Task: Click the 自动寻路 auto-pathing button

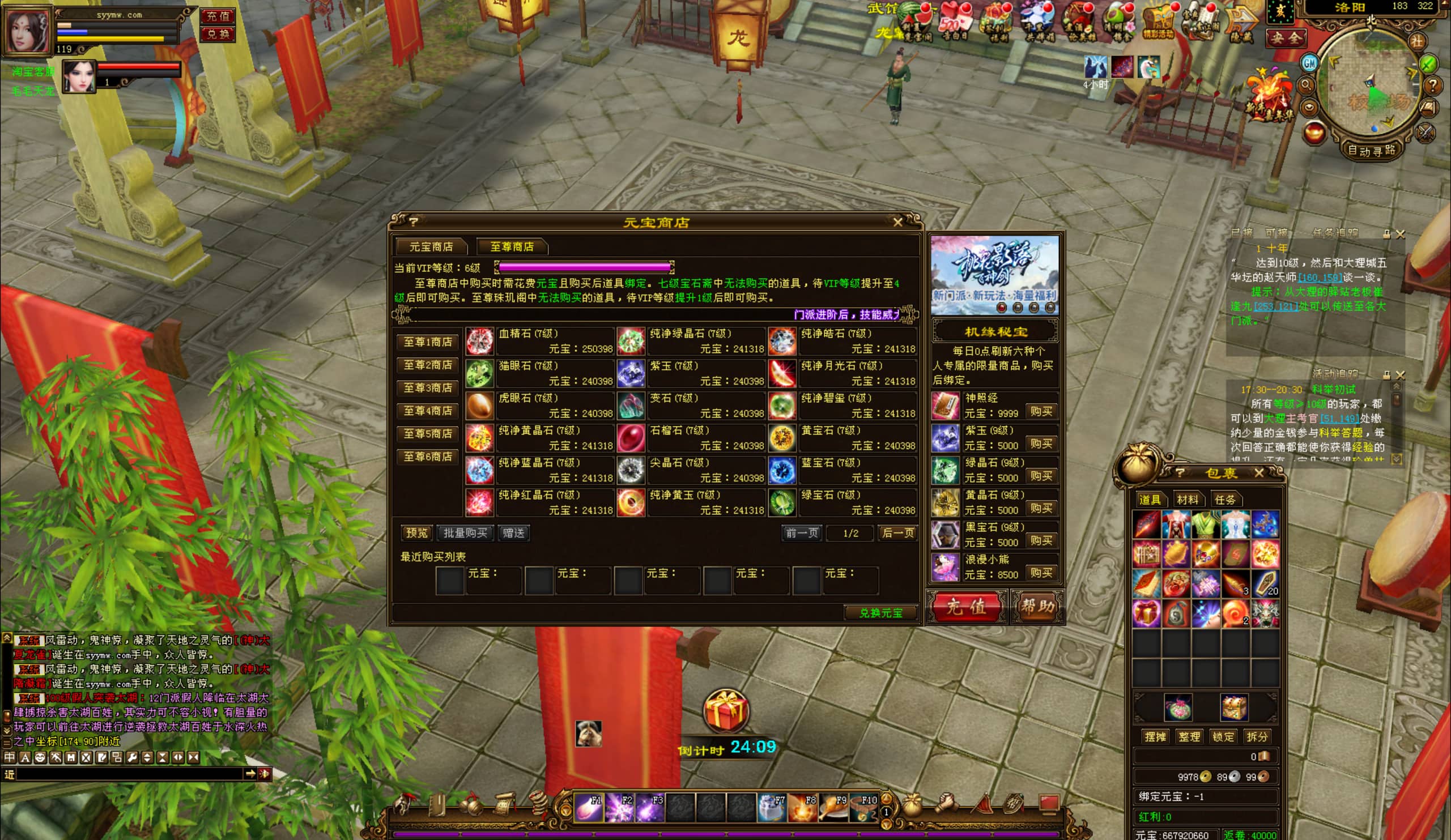Action: click(x=1371, y=151)
